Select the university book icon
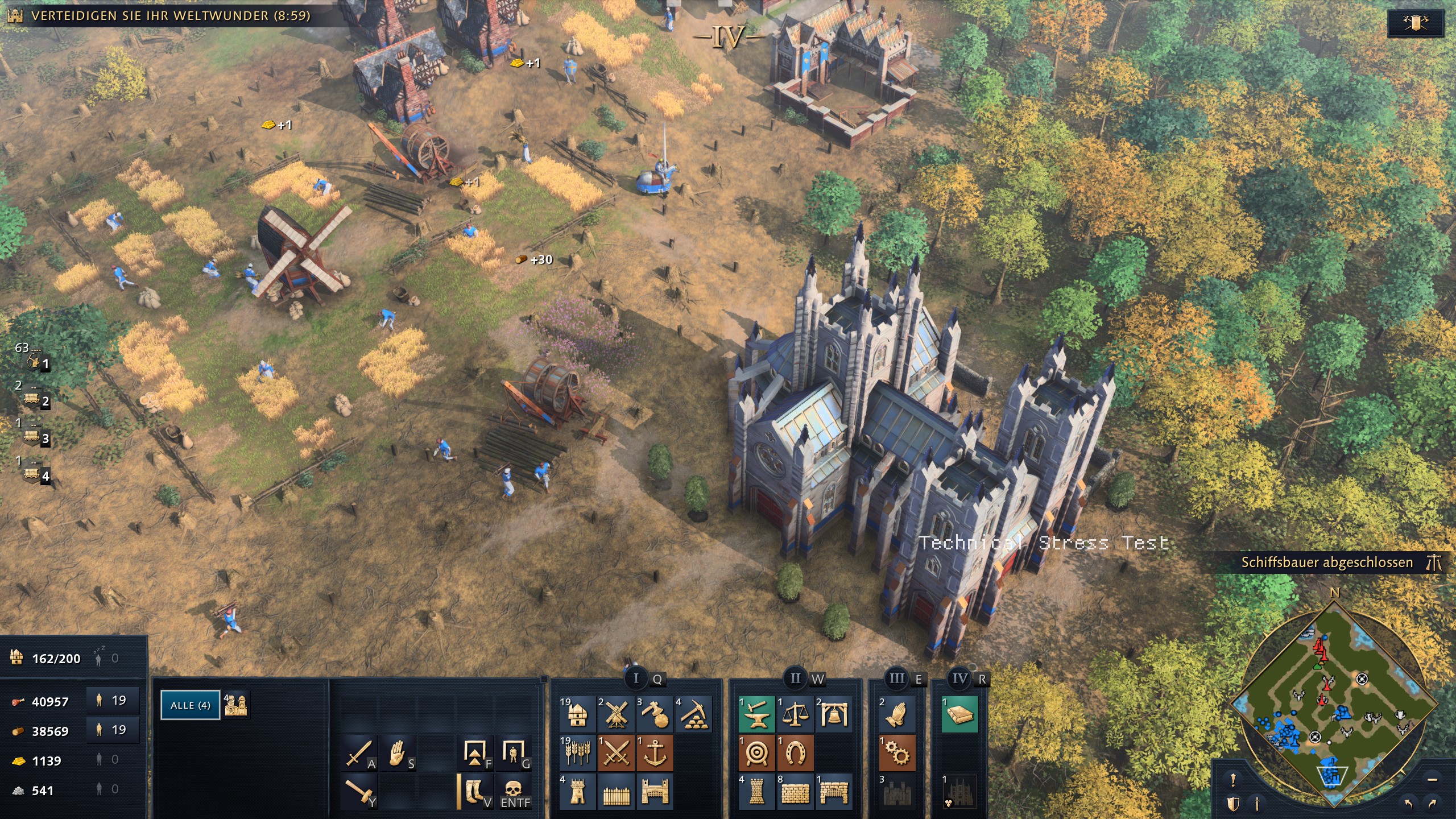The image size is (1456, 819). click(960, 714)
